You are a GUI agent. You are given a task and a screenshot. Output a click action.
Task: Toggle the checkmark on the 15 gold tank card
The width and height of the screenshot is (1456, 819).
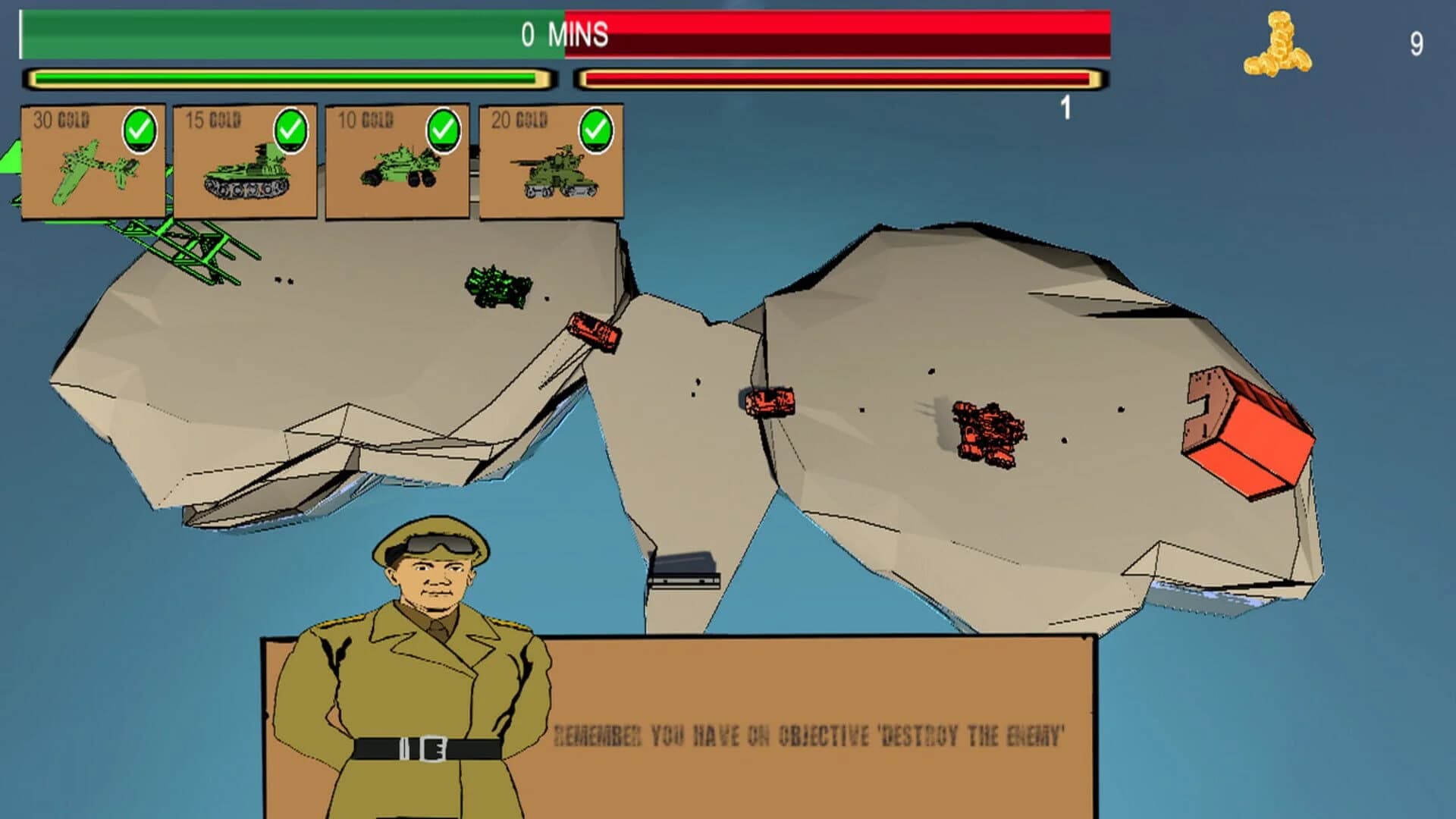[292, 127]
